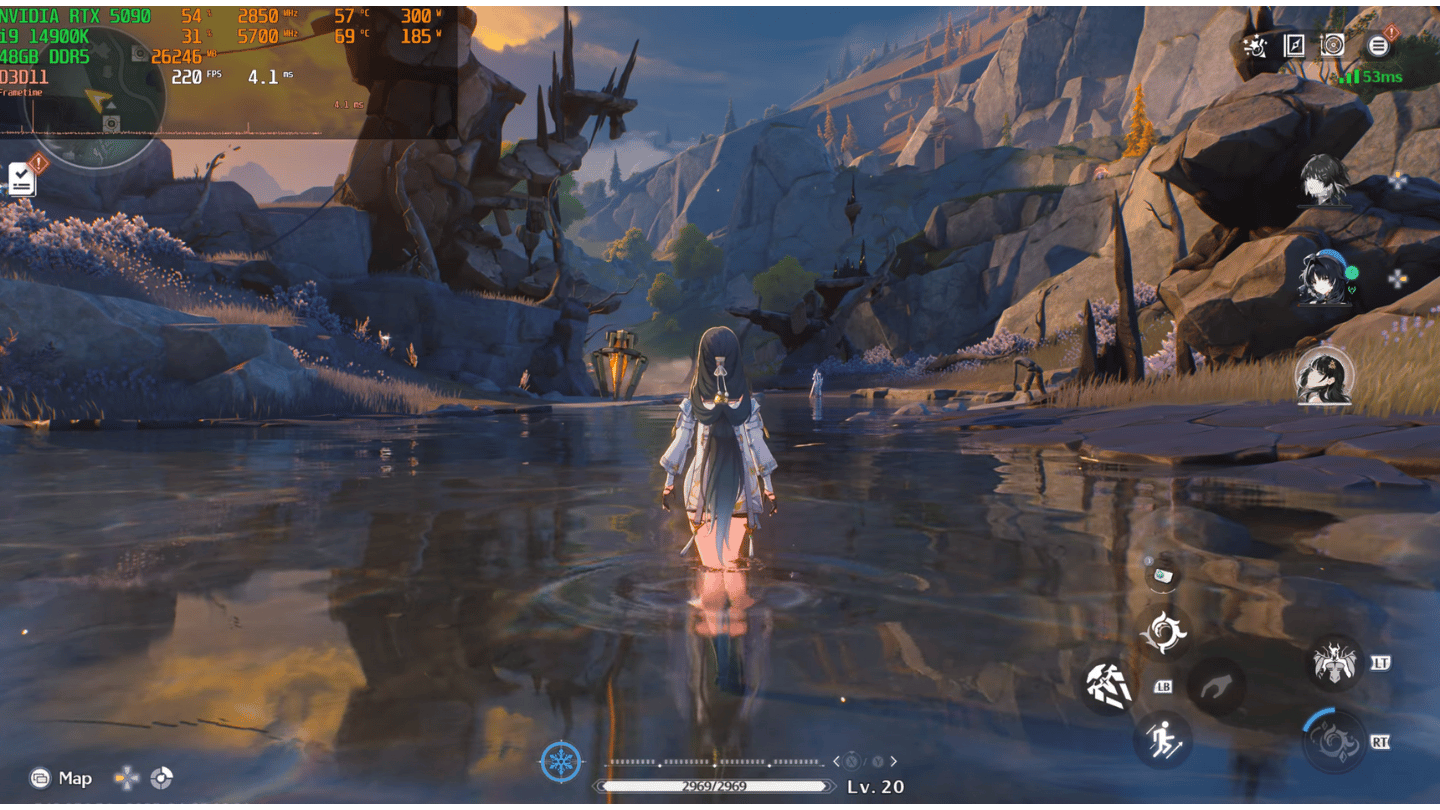Activate the swirling flame skill icon
The height and width of the screenshot is (810, 1440).
coord(1164,631)
